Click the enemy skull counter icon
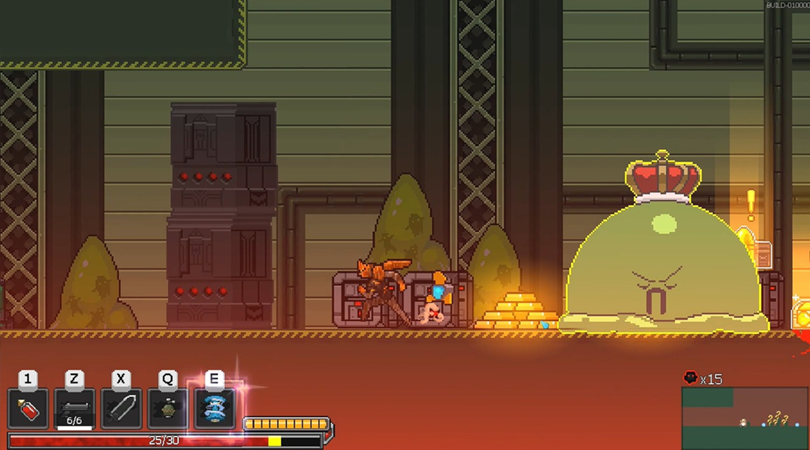The image size is (810, 450). [x=690, y=378]
